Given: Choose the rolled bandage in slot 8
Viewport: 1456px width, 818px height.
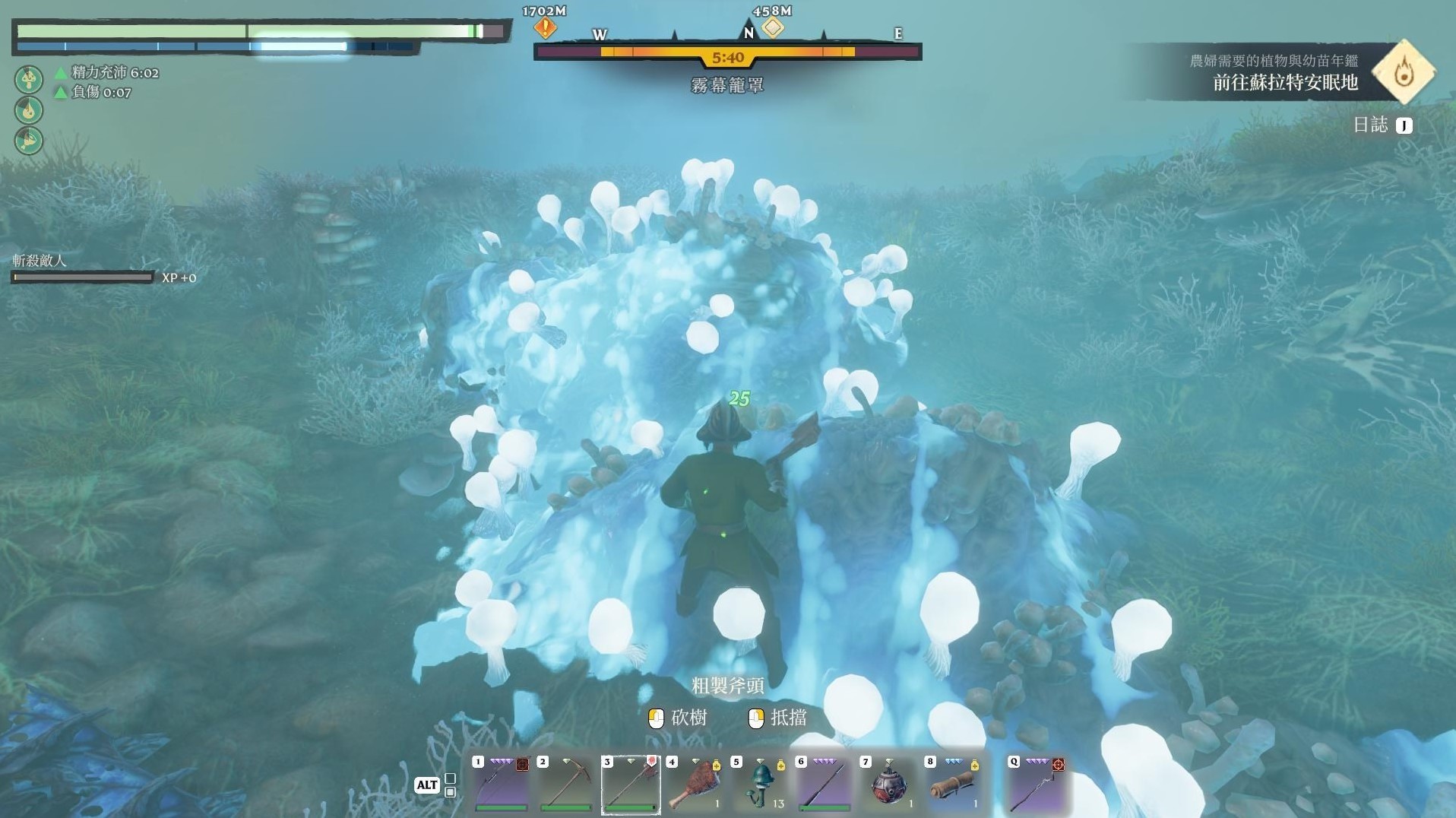Looking at the screenshot, I should (x=952, y=785).
